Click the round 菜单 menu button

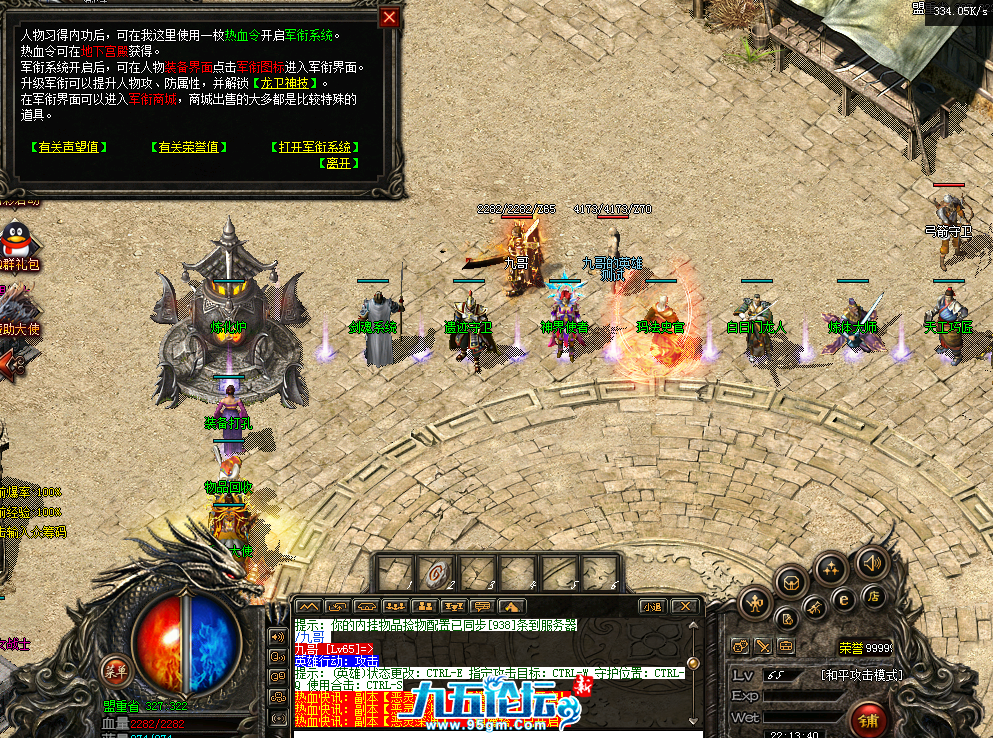[x=116, y=670]
